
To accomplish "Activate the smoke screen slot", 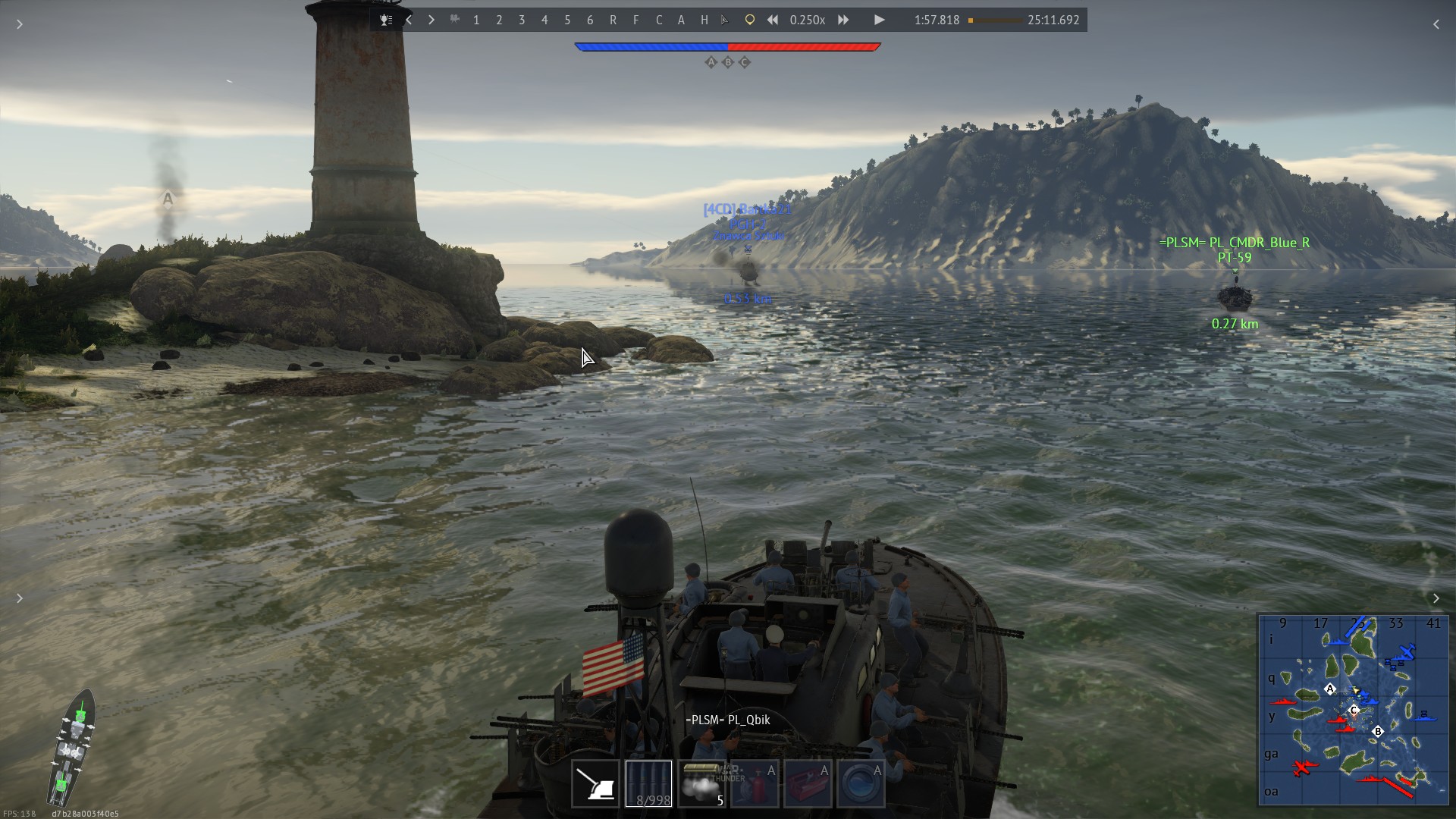I will [701, 784].
